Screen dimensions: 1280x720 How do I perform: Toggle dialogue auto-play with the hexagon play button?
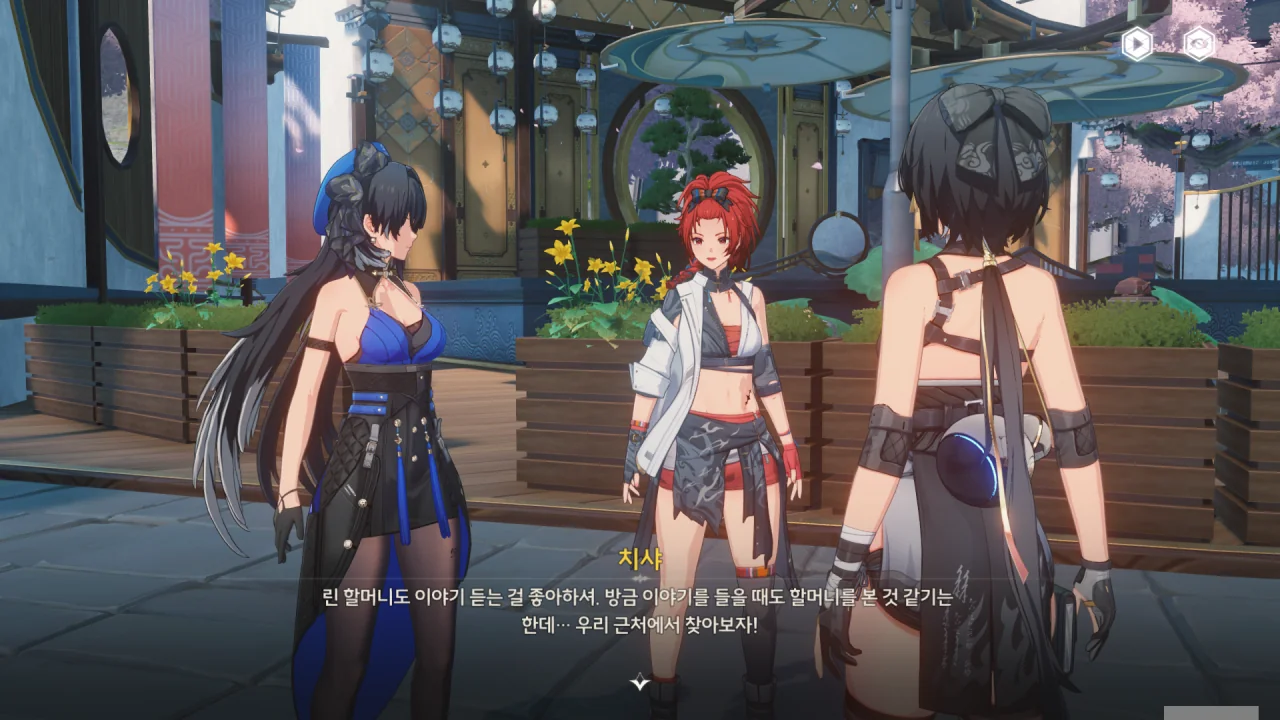(1136, 44)
